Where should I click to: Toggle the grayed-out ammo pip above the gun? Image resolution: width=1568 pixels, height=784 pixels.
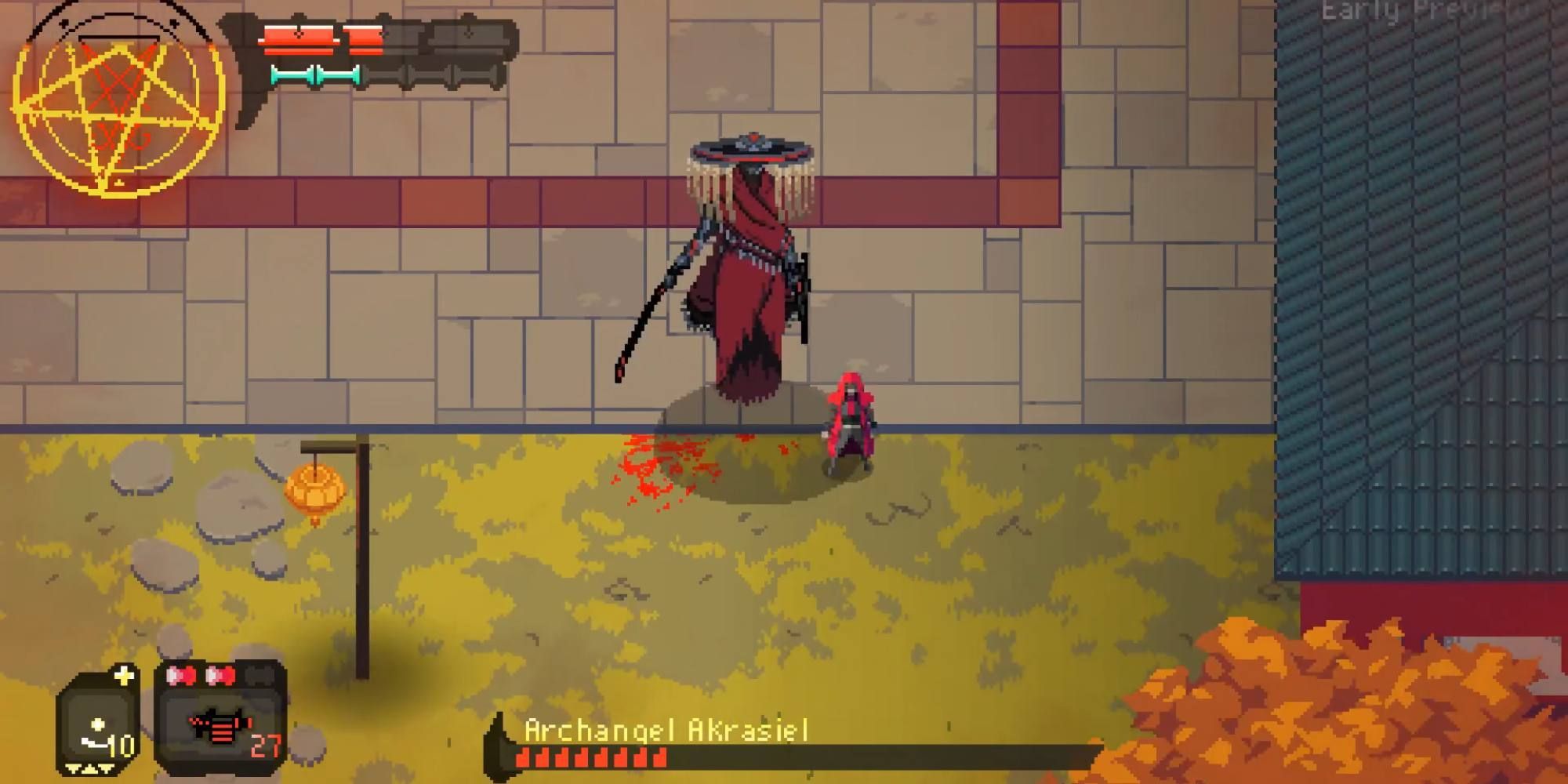[257, 676]
